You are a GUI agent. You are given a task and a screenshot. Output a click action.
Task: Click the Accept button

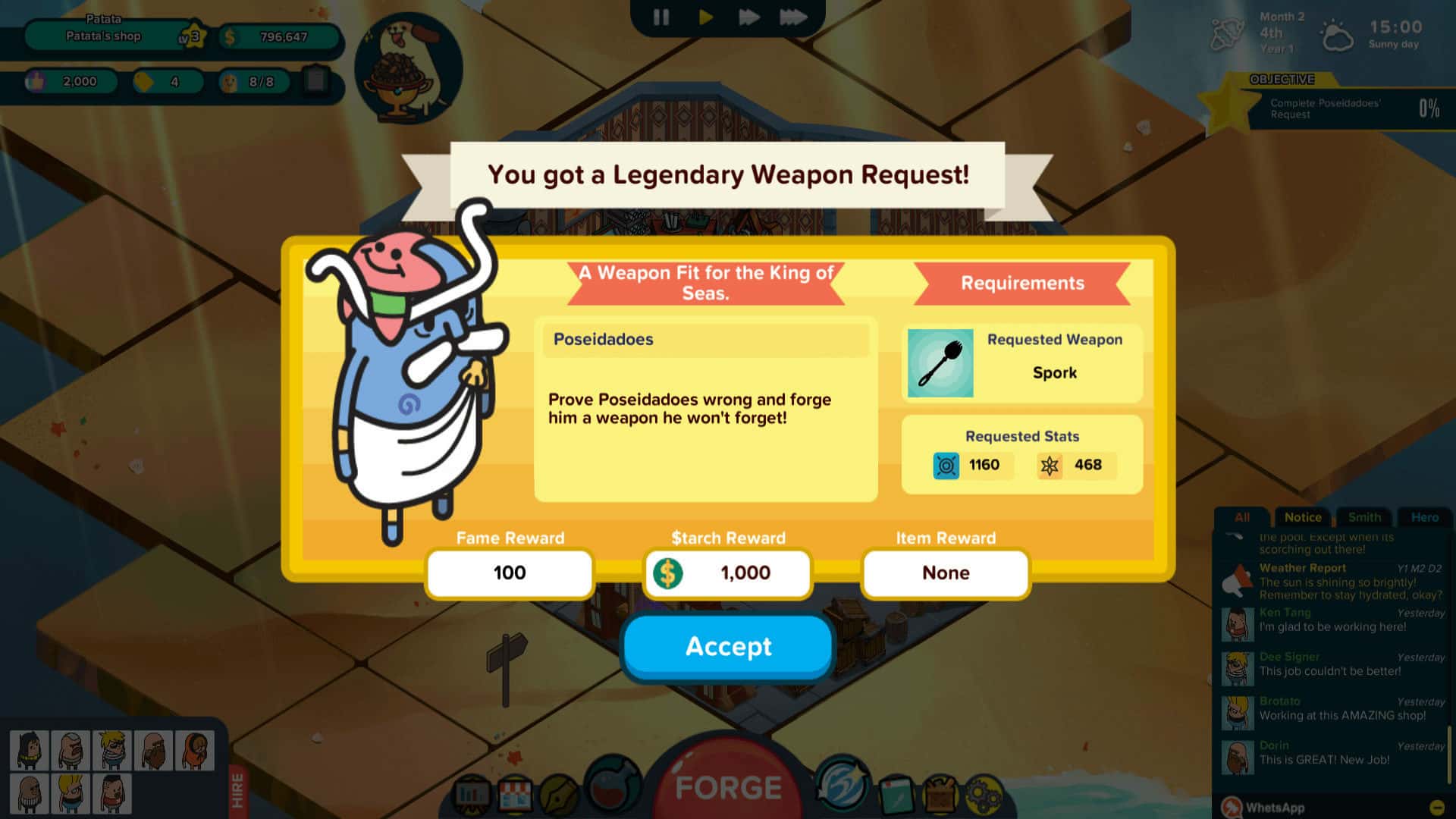[727, 647]
